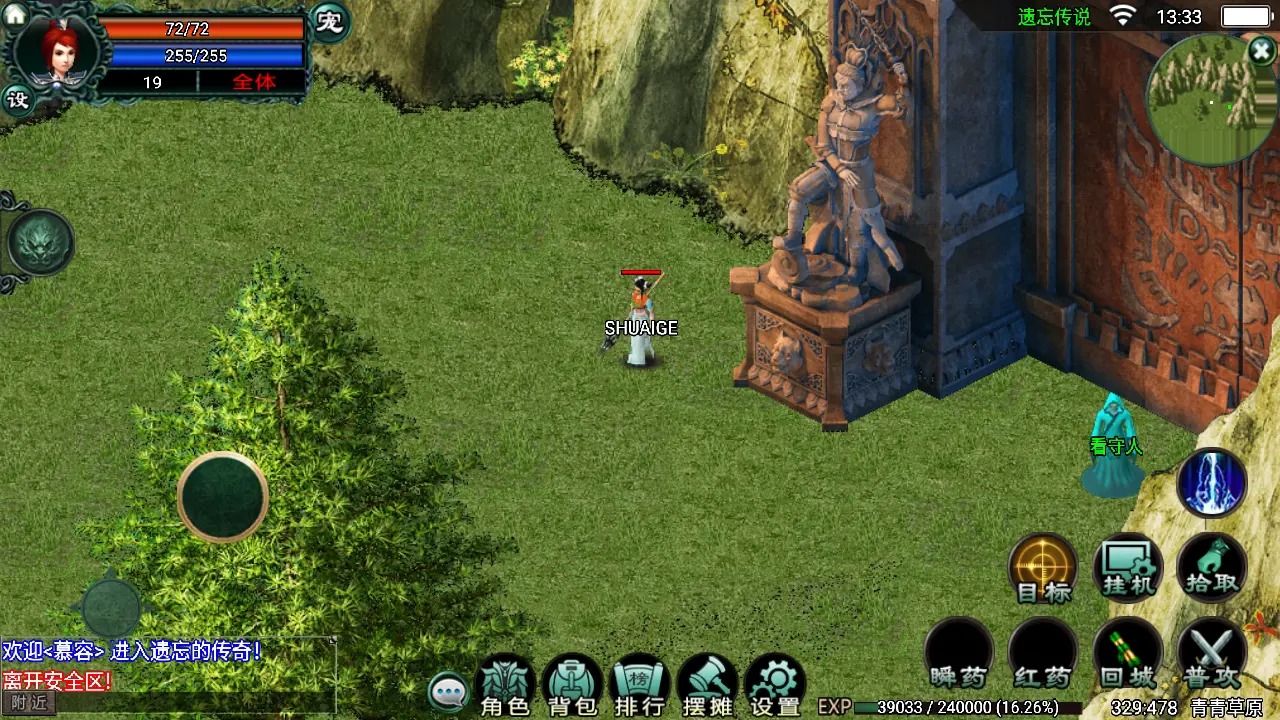Screen dimensions: 1280x720
Task: Open the 摆摊 stall menu
Action: (x=708, y=688)
